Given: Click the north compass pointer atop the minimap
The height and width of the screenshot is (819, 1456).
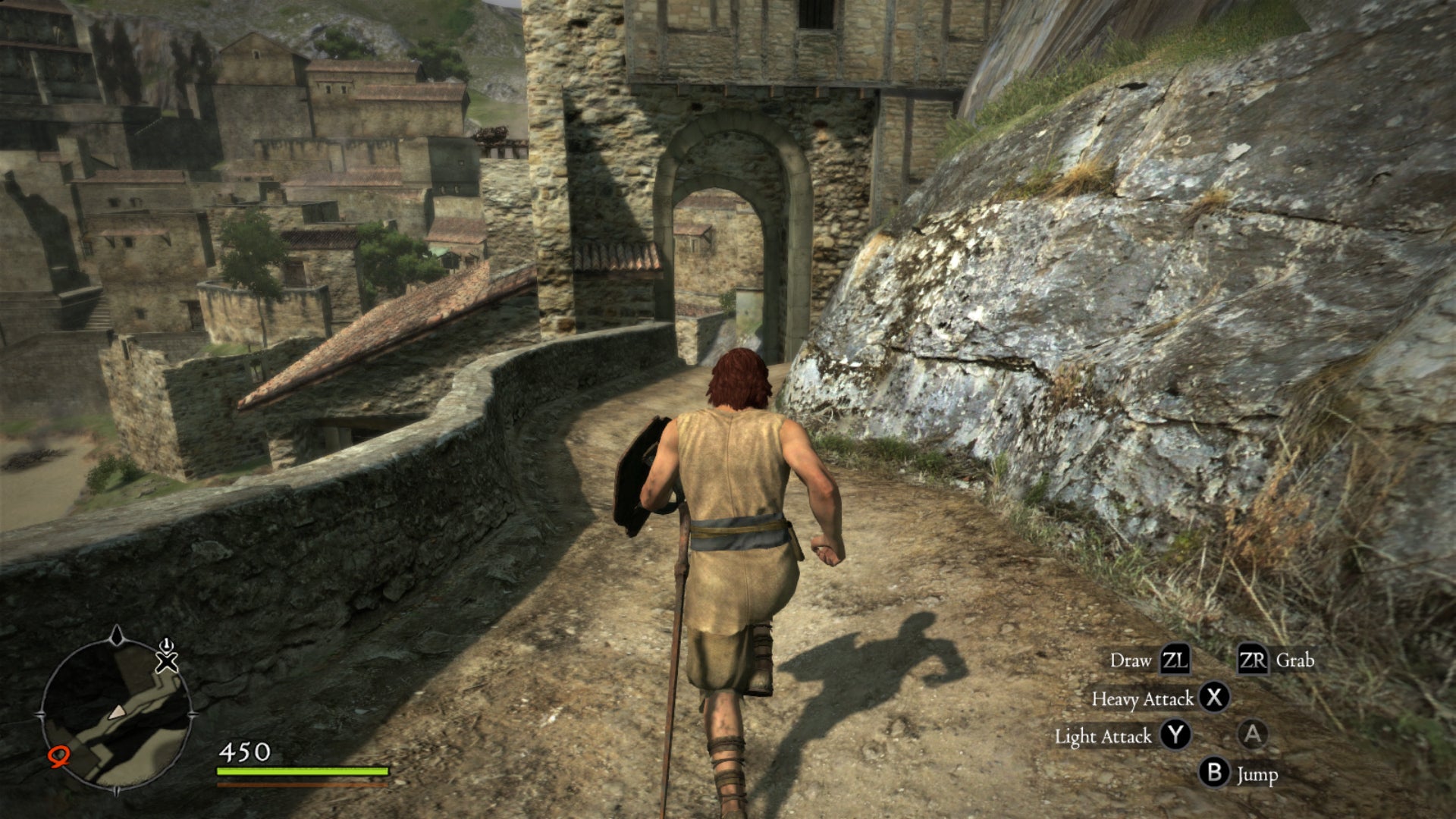Looking at the screenshot, I should pyautogui.click(x=116, y=635).
